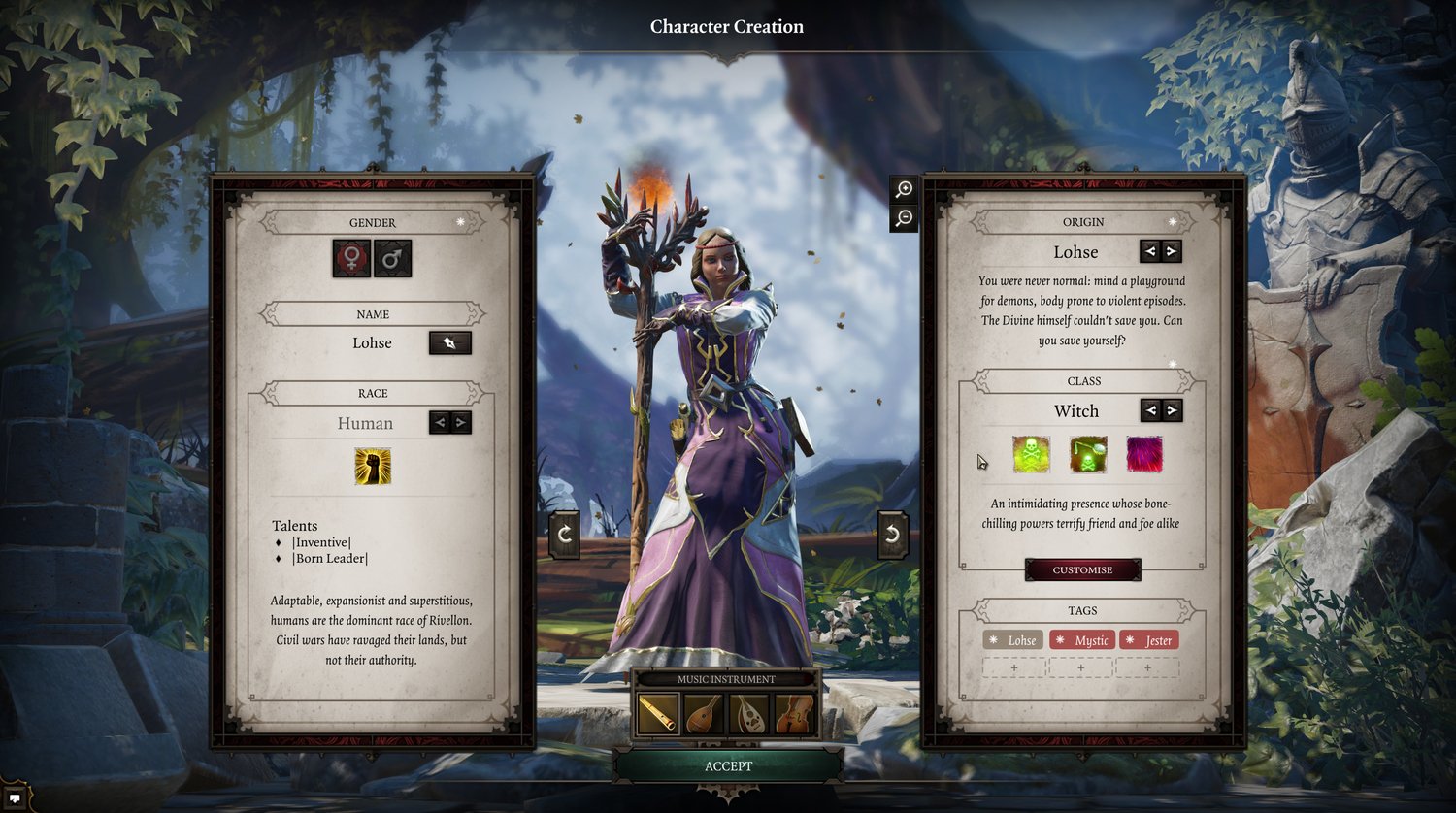
Task: Click the magnifying glass zoom-in toggle
Action: [x=903, y=190]
